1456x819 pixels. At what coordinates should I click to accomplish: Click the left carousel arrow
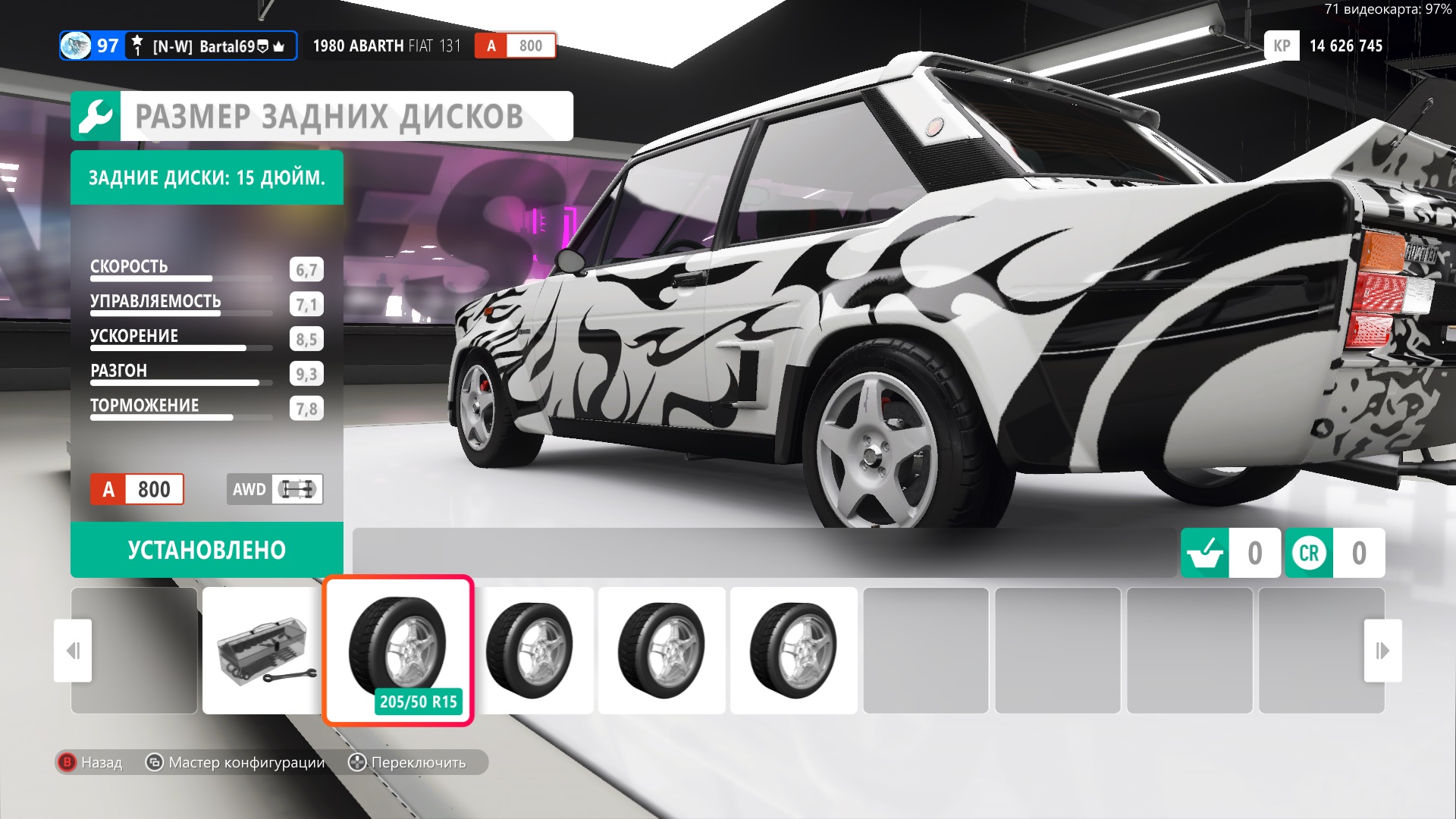(73, 651)
